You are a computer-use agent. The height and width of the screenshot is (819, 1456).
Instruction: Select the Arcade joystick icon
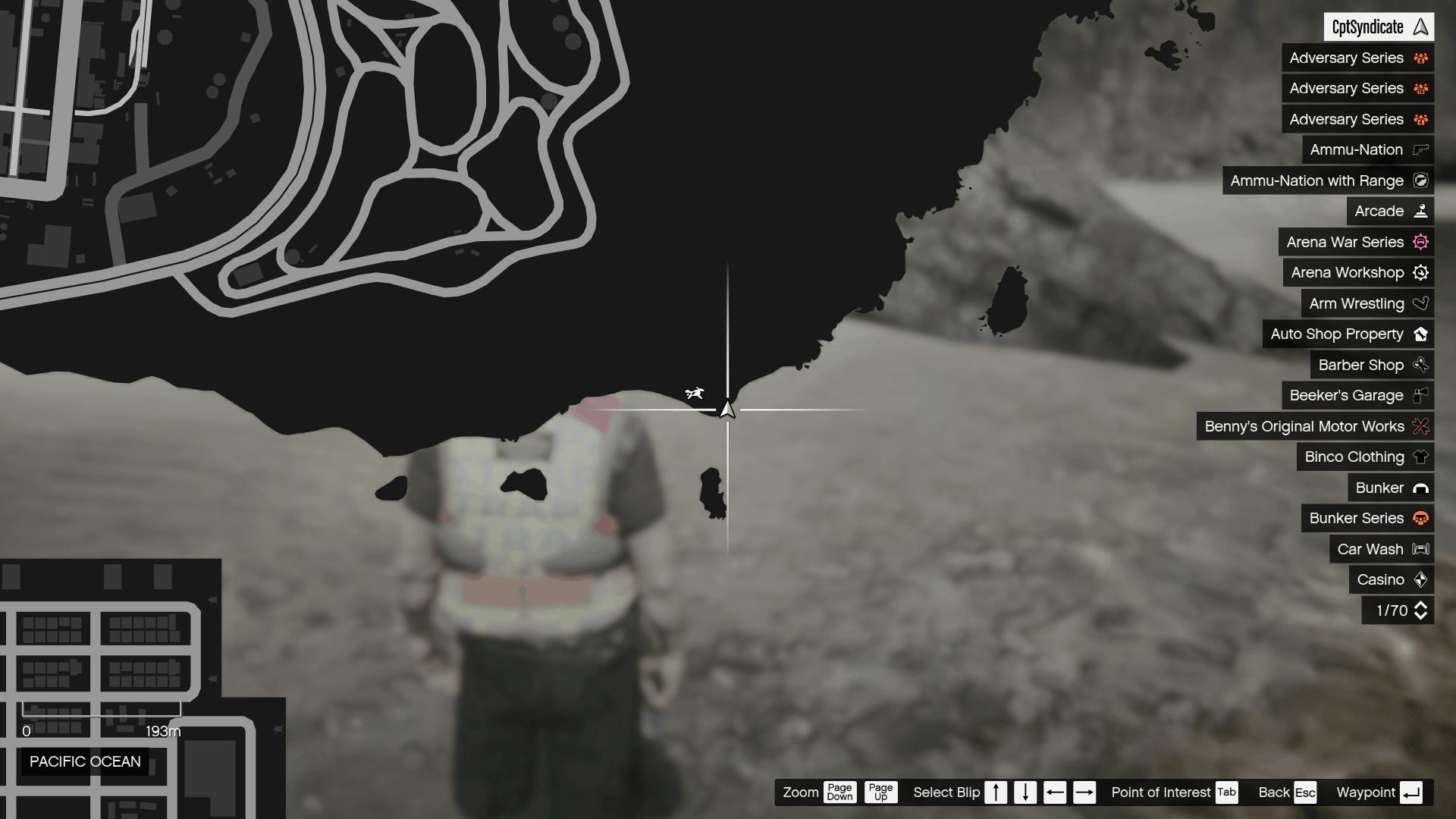coord(1421,211)
